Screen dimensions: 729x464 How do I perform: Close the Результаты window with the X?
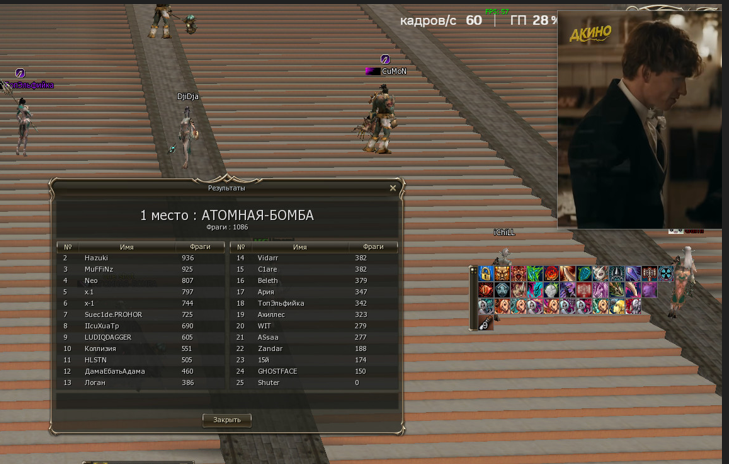[393, 188]
